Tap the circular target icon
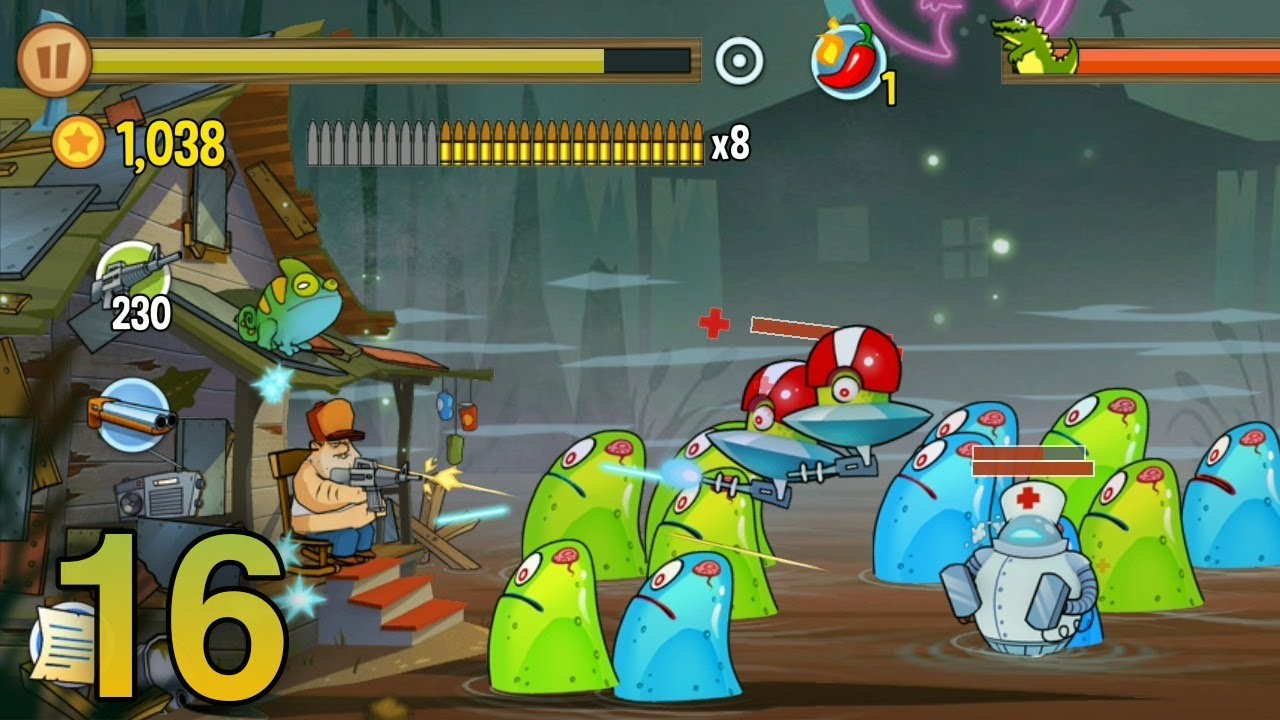Image resolution: width=1280 pixels, height=720 pixels. pyautogui.click(x=739, y=60)
